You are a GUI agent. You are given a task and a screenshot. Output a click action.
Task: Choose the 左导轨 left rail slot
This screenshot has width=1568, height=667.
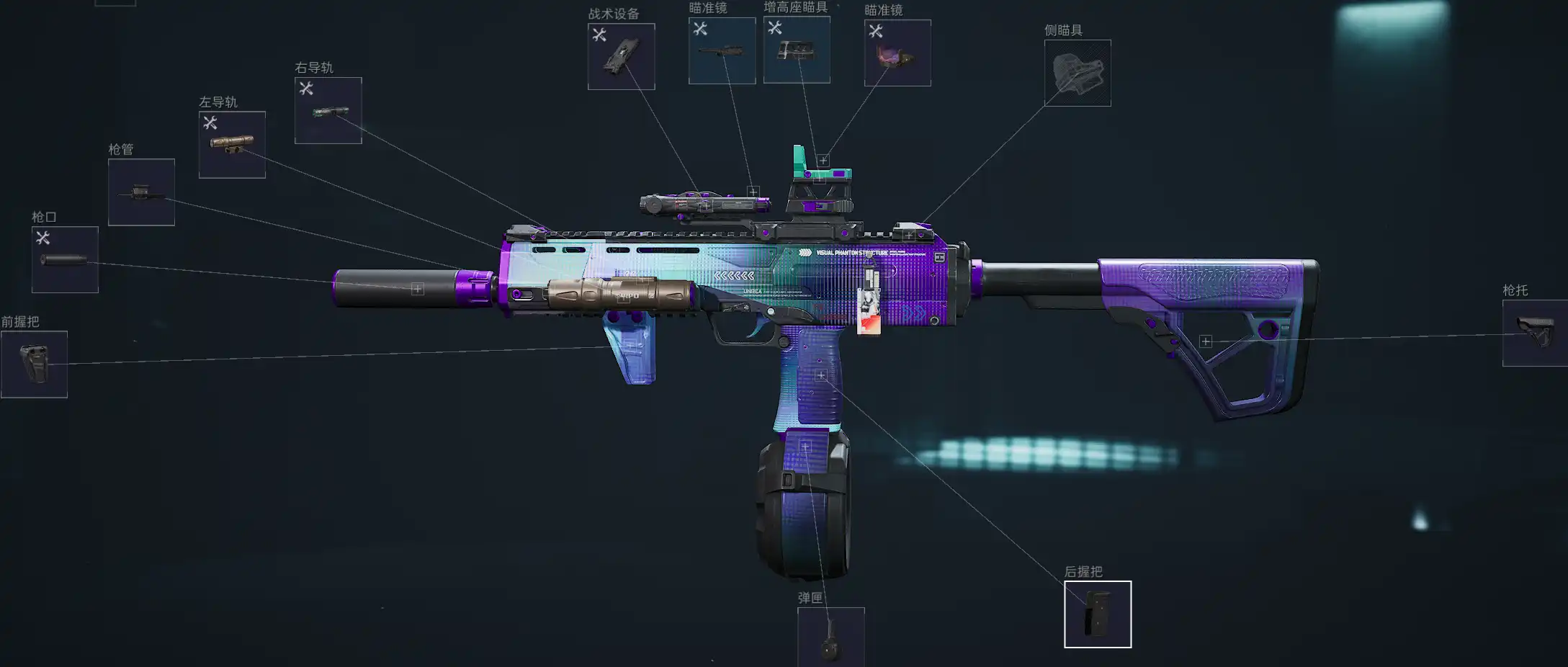[x=232, y=145]
